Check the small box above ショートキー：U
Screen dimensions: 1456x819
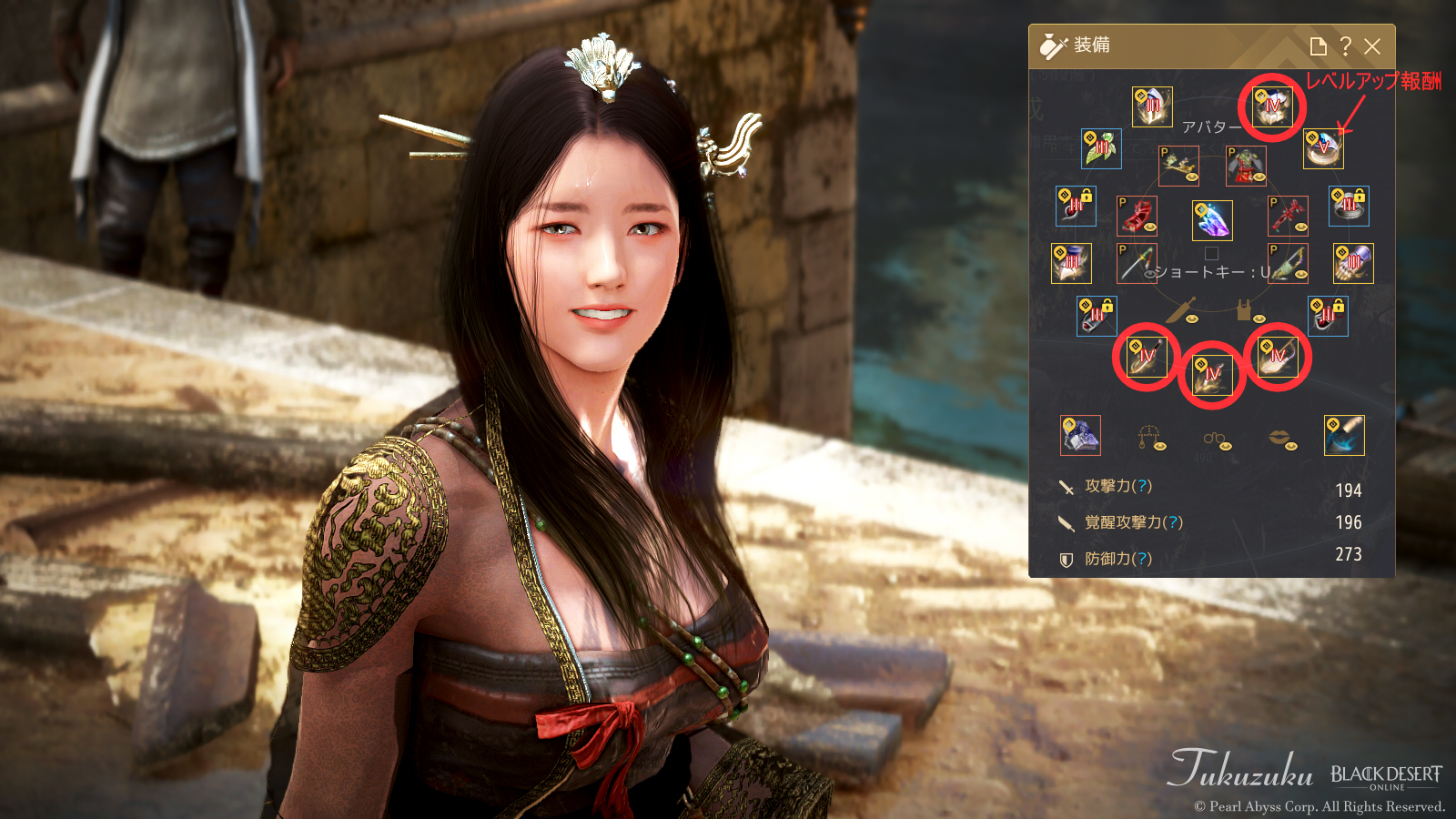coord(1212,253)
